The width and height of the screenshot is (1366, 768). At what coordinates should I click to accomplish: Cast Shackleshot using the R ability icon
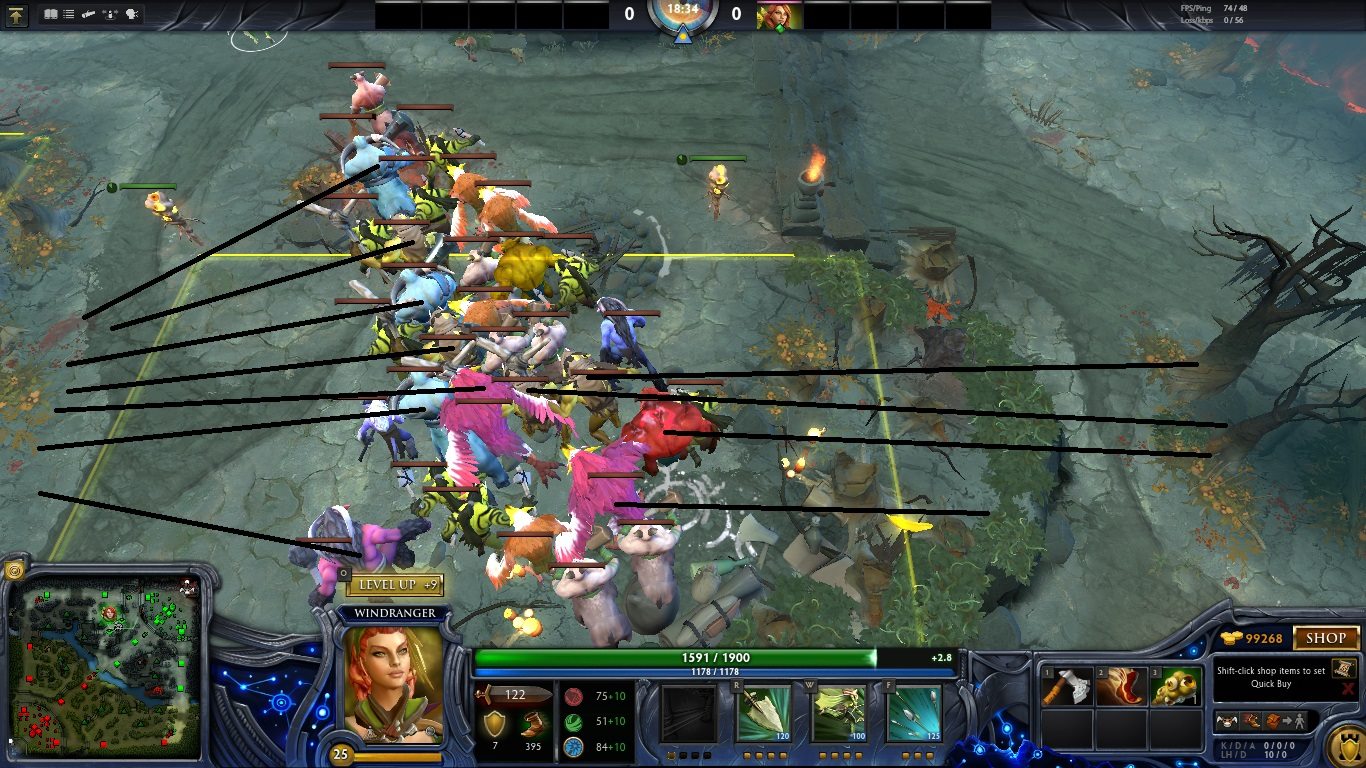point(766,712)
